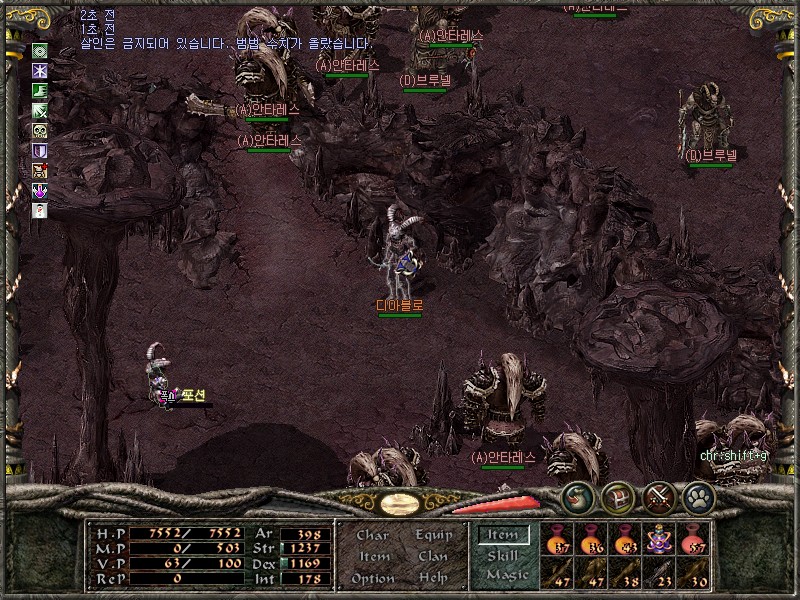Image resolution: width=800 pixels, height=600 pixels.
Task: Switch to the Magic tab
Action: coord(506,576)
